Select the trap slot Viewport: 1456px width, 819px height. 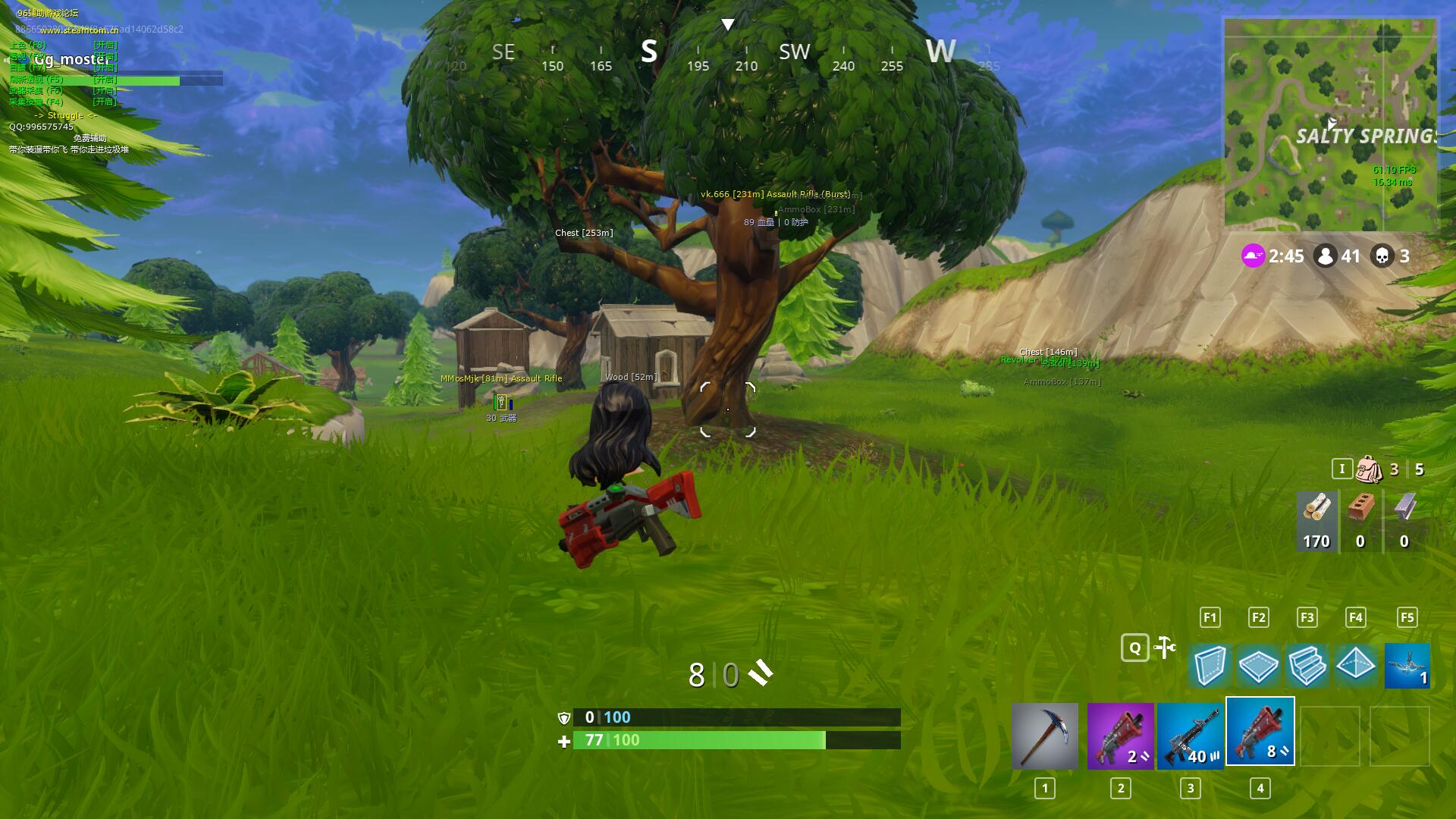click(1407, 666)
